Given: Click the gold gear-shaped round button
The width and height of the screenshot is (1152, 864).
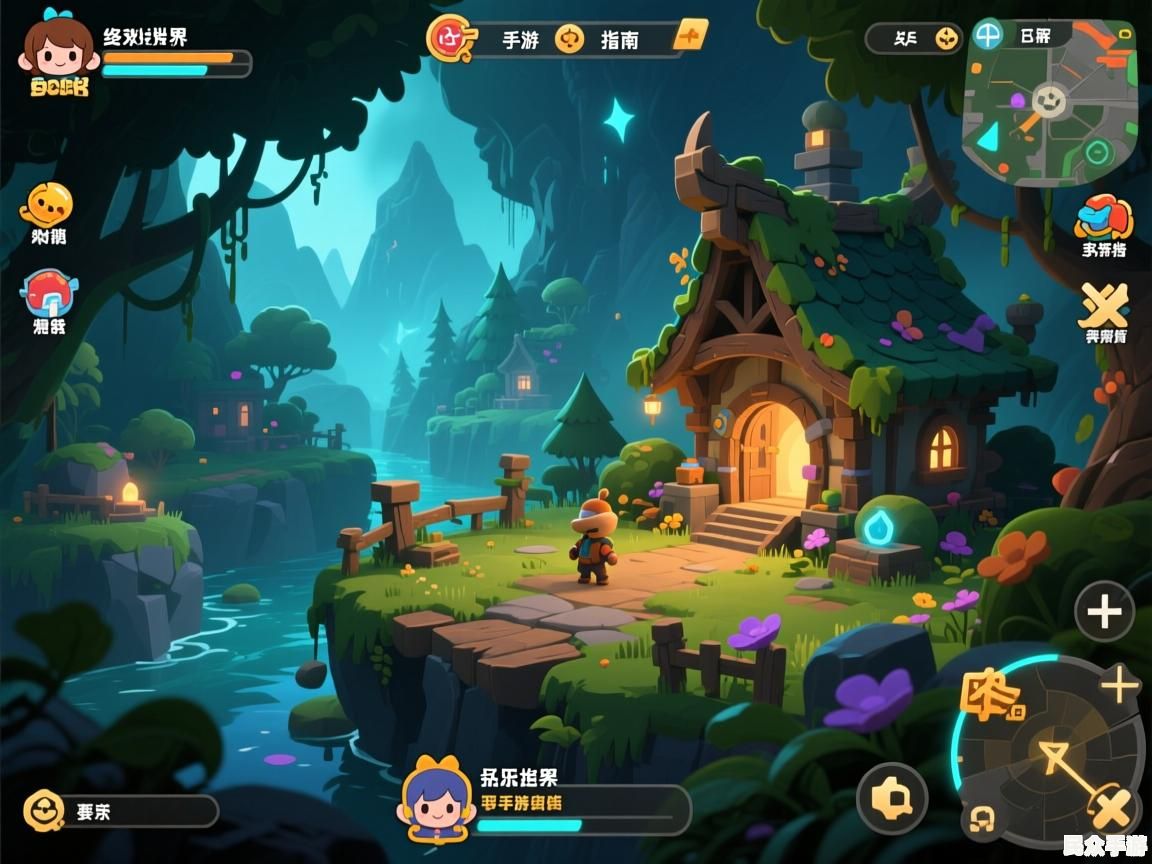Looking at the screenshot, I should point(892,799).
